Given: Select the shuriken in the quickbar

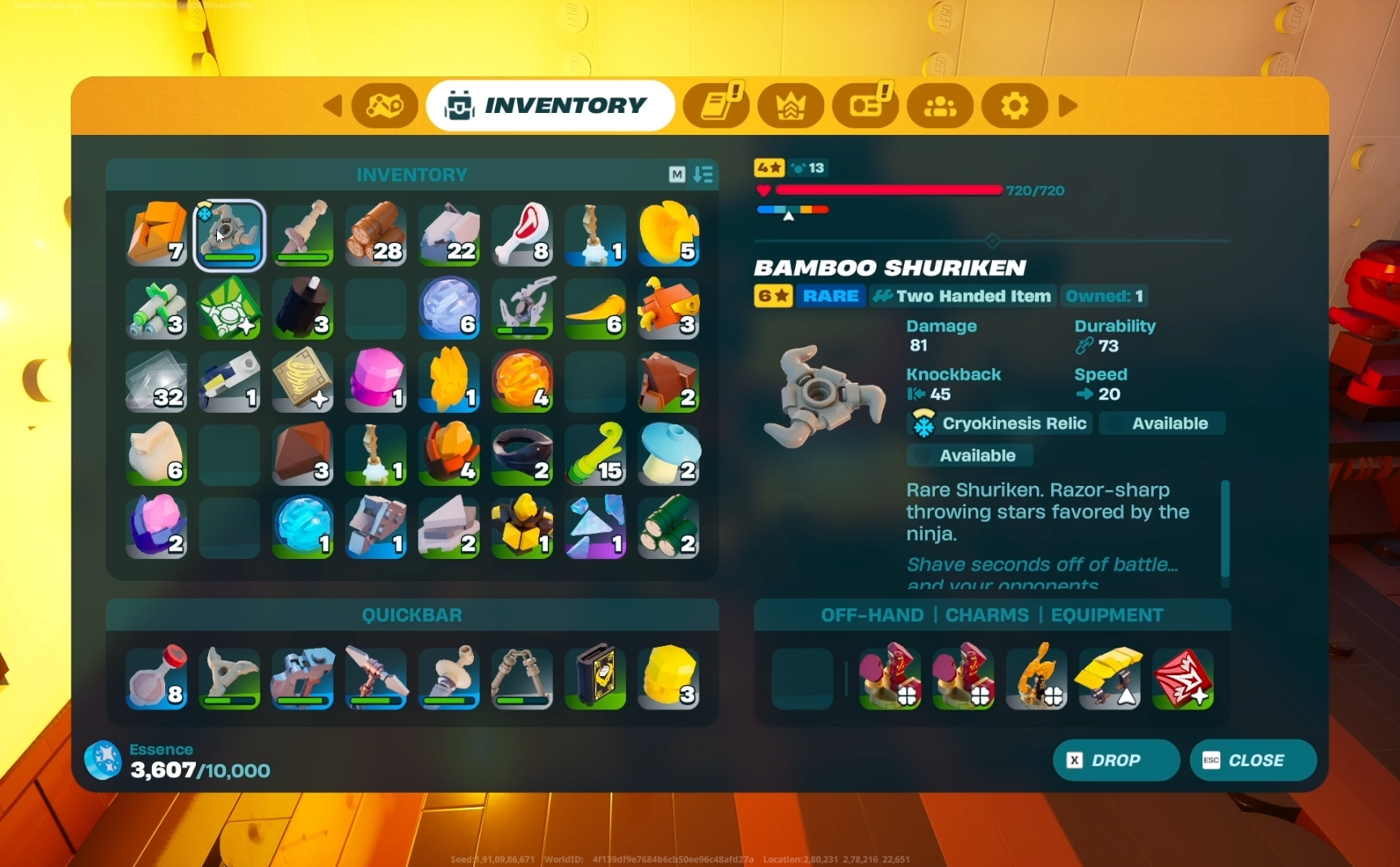Looking at the screenshot, I should point(228,678).
